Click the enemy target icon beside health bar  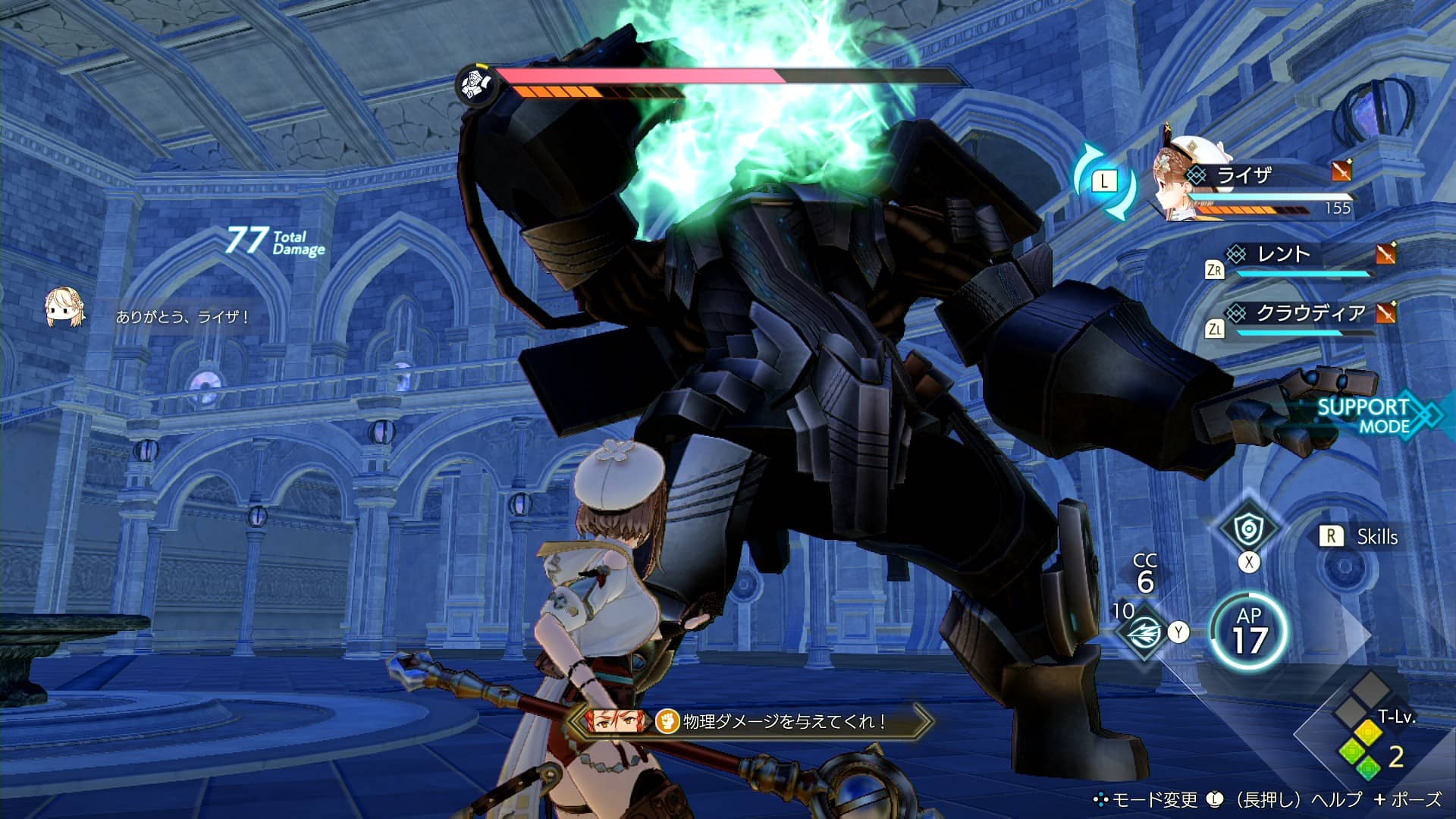click(475, 83)
